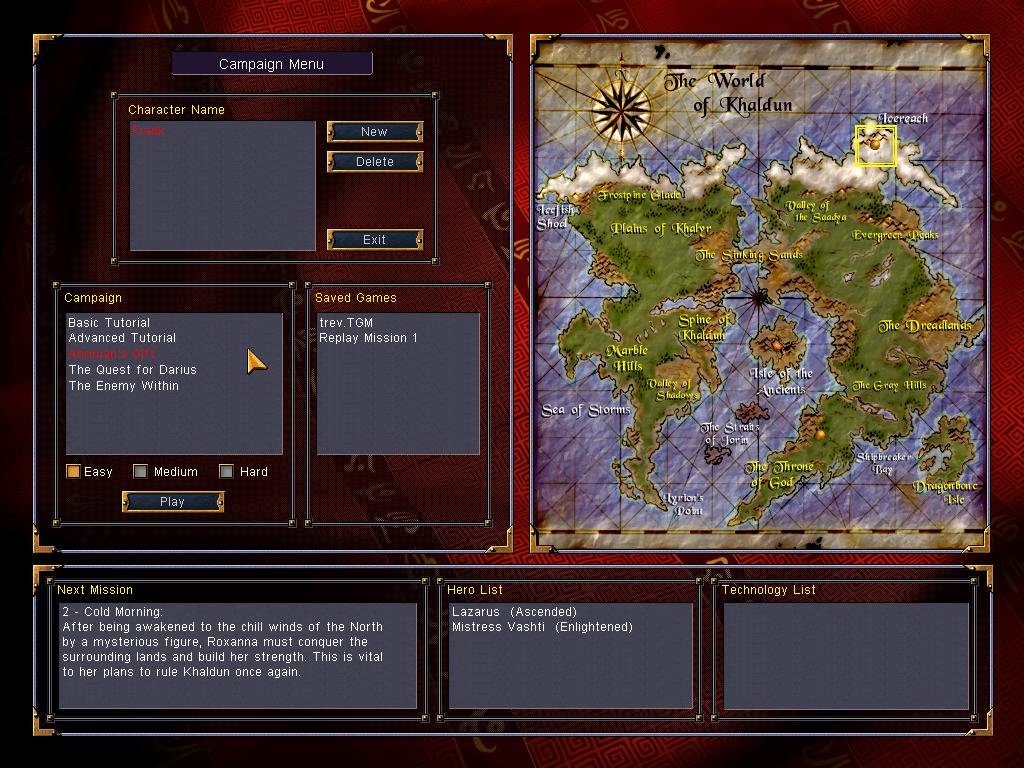Viewport: 1024px width, 768px height.
Task: Exit the Campaign Menu
Action: point(375,240)
